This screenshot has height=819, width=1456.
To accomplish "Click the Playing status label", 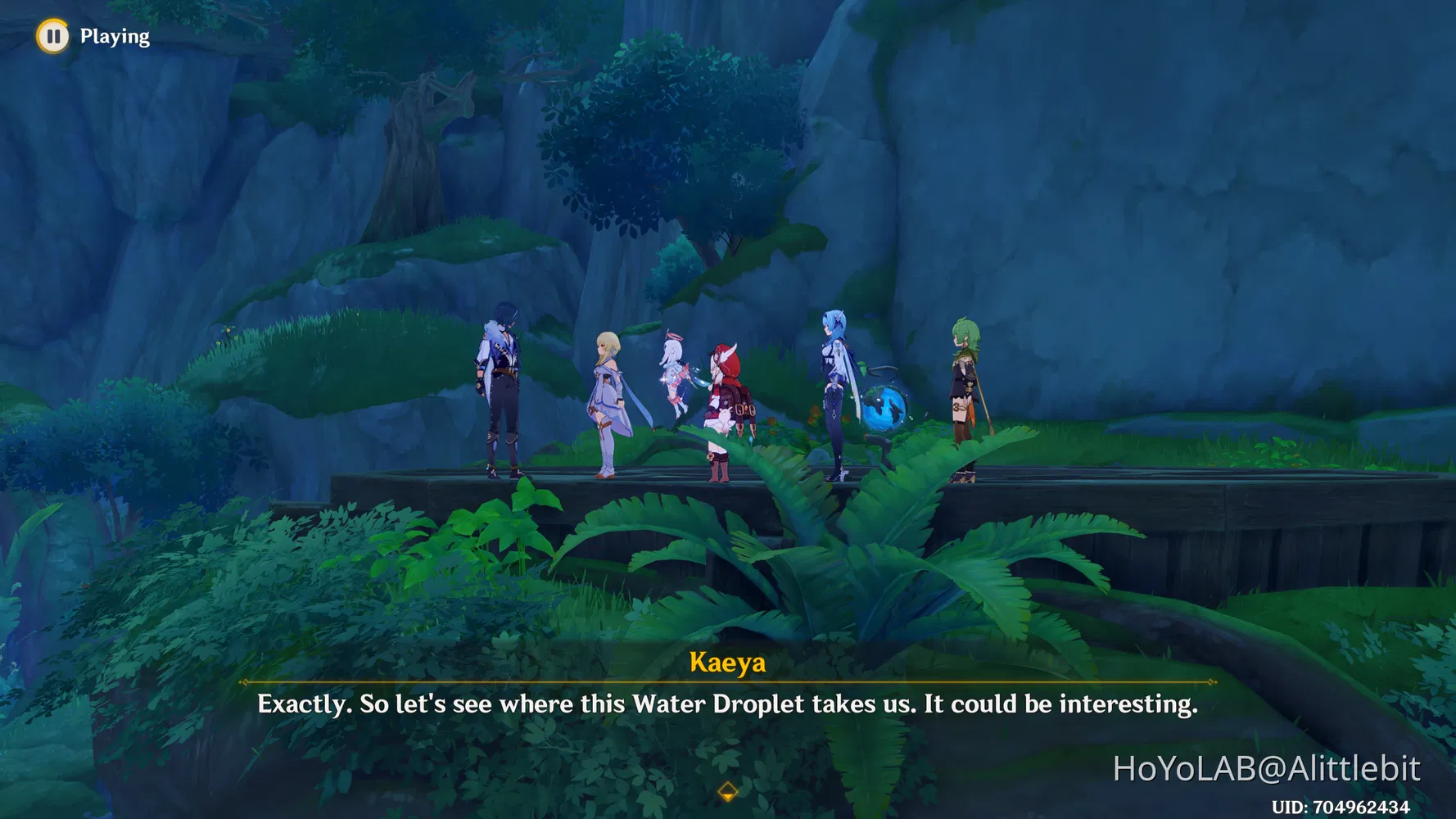I will pos(114,36).
